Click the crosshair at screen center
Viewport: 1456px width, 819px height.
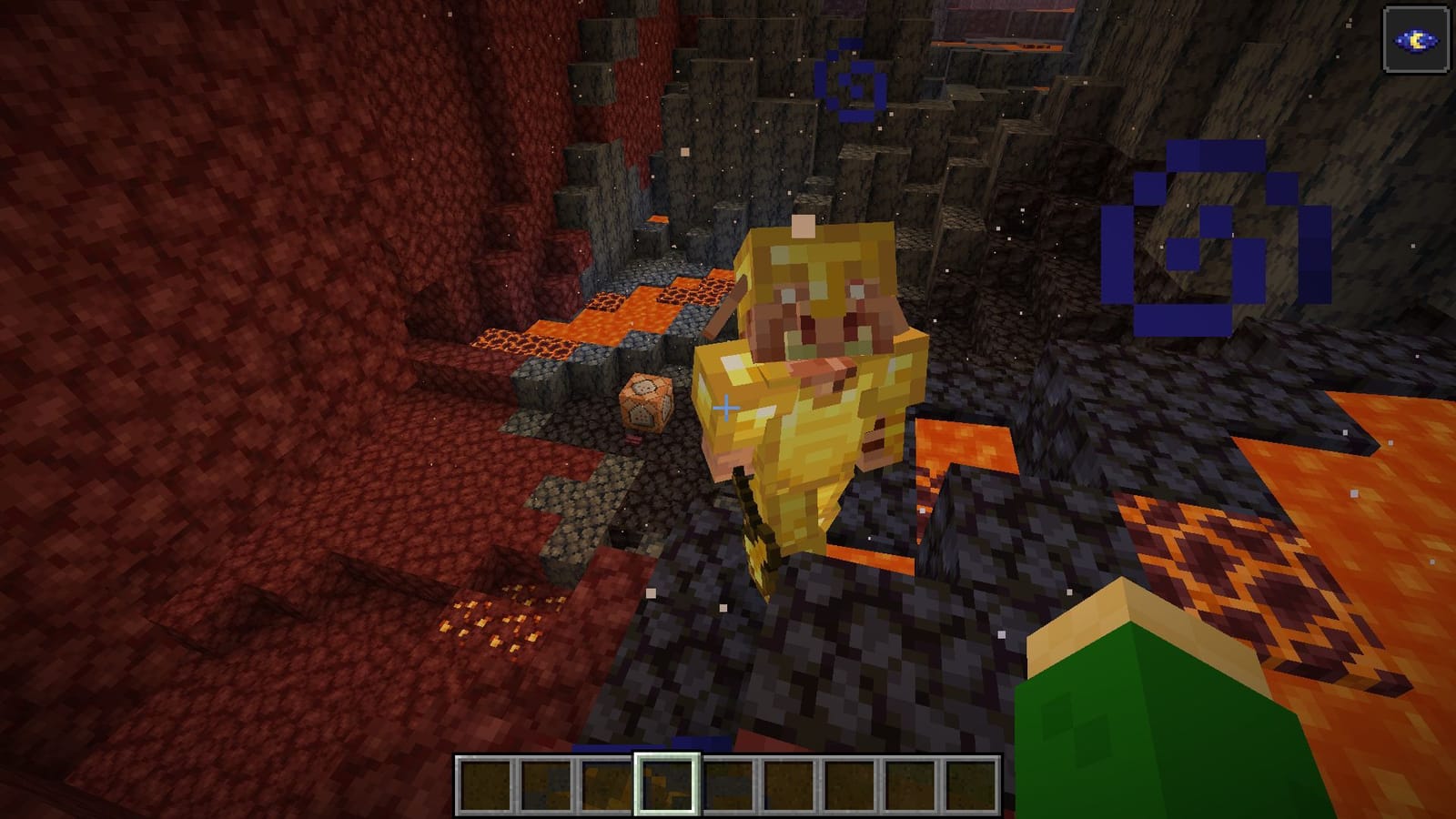pyautogui.click(x=728, y=409)
